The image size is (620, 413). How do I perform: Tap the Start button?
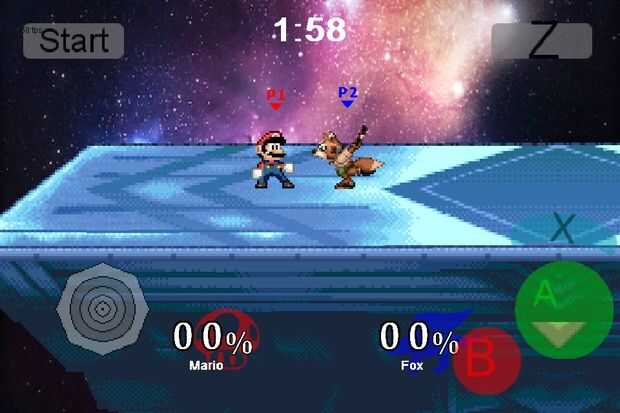click(x=73, y=41)
